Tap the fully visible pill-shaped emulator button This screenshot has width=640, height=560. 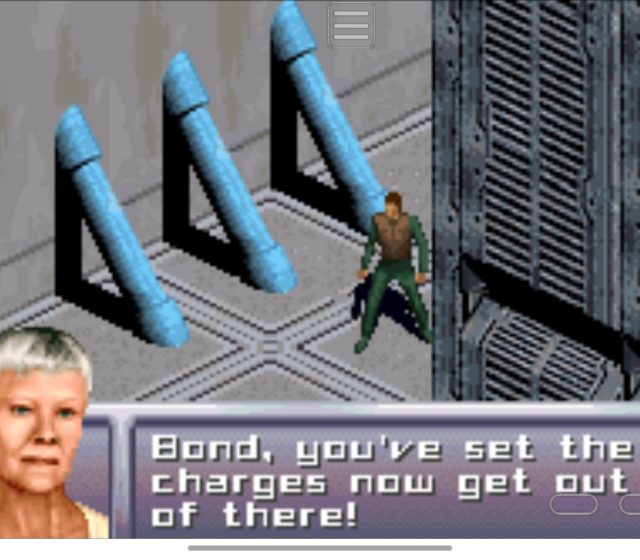pos(574,504)
